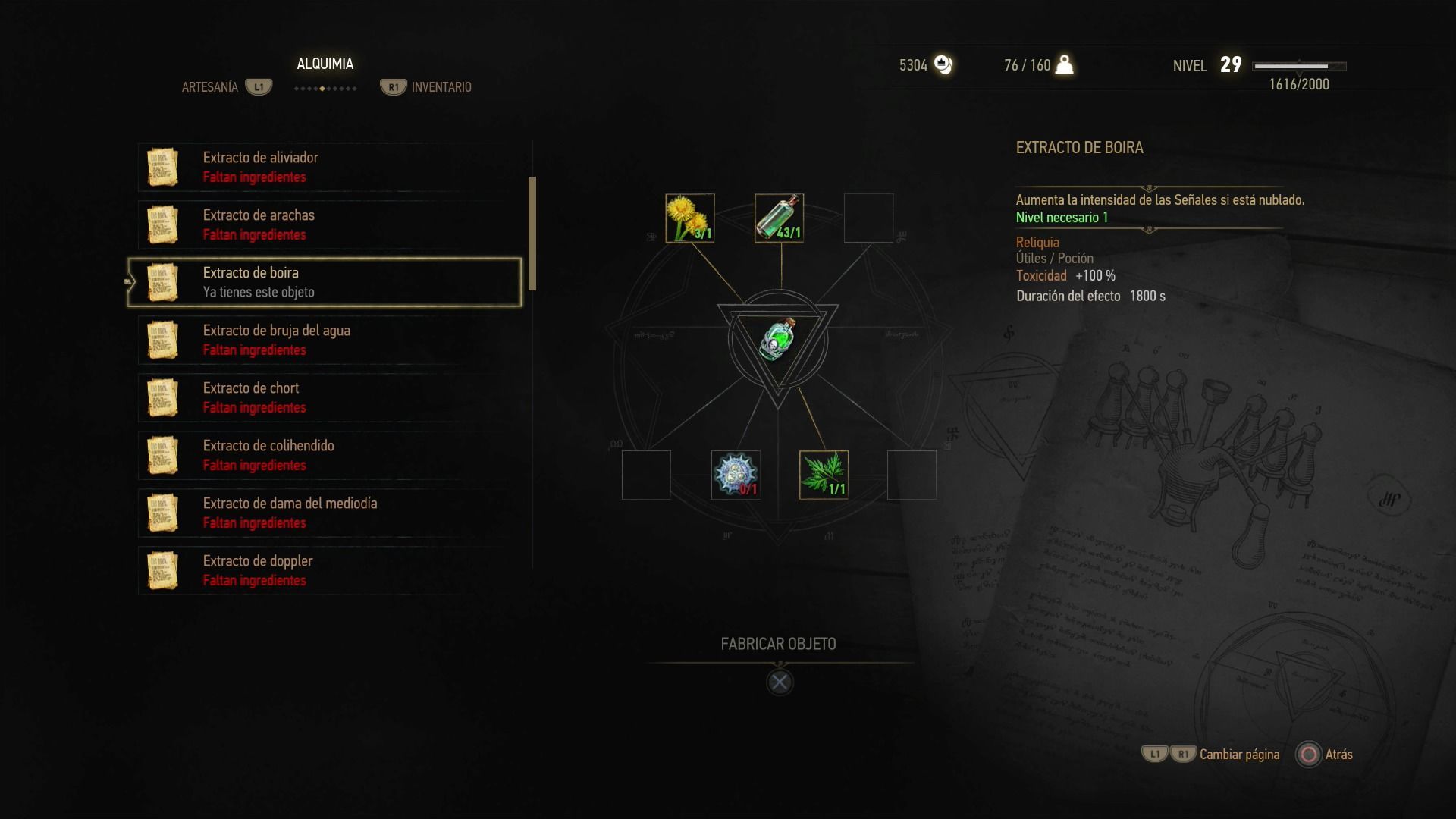Select the highlighted Extracto de boira recipe
This screenshot has width=1456, height=819.
click(325, 282)
